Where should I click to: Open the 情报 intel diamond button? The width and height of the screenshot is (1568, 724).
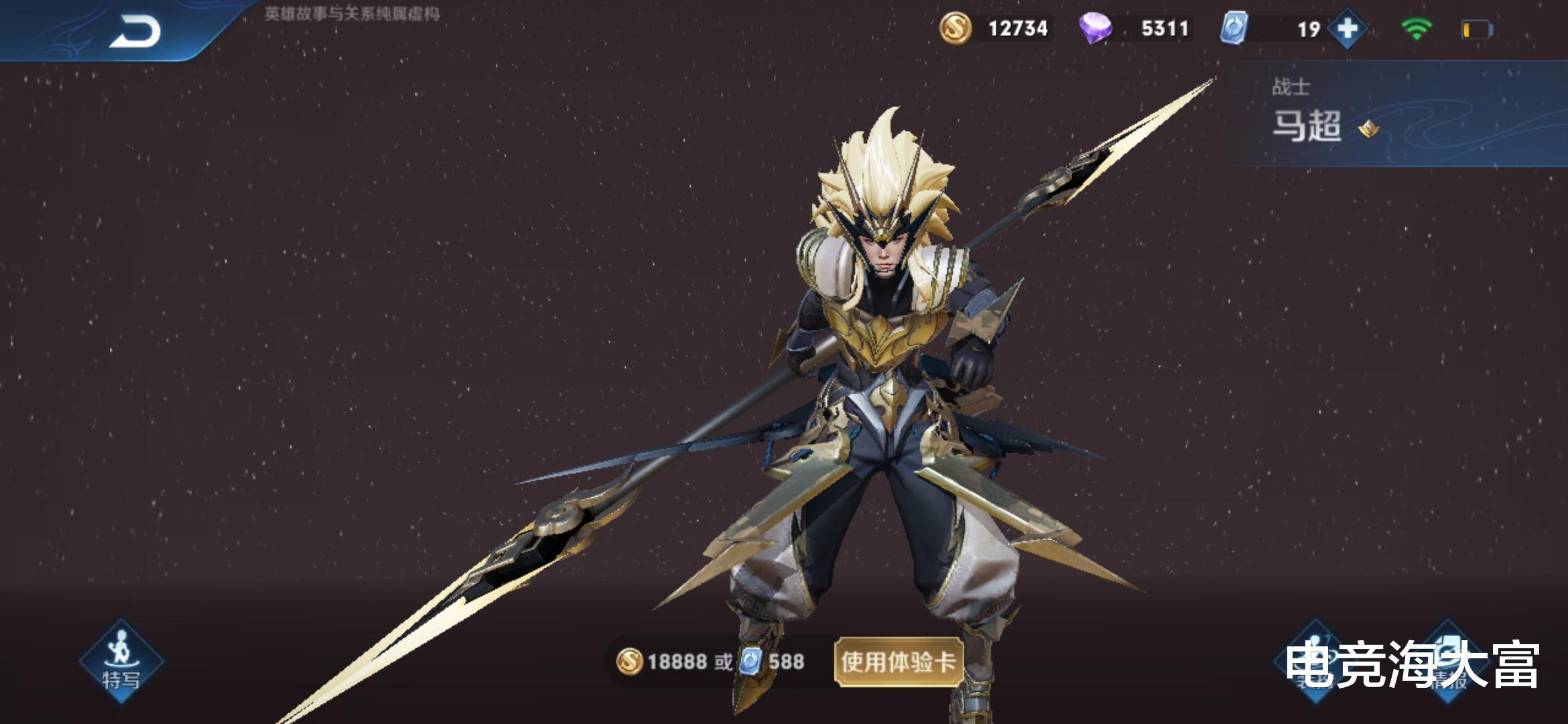point(1447,661)
